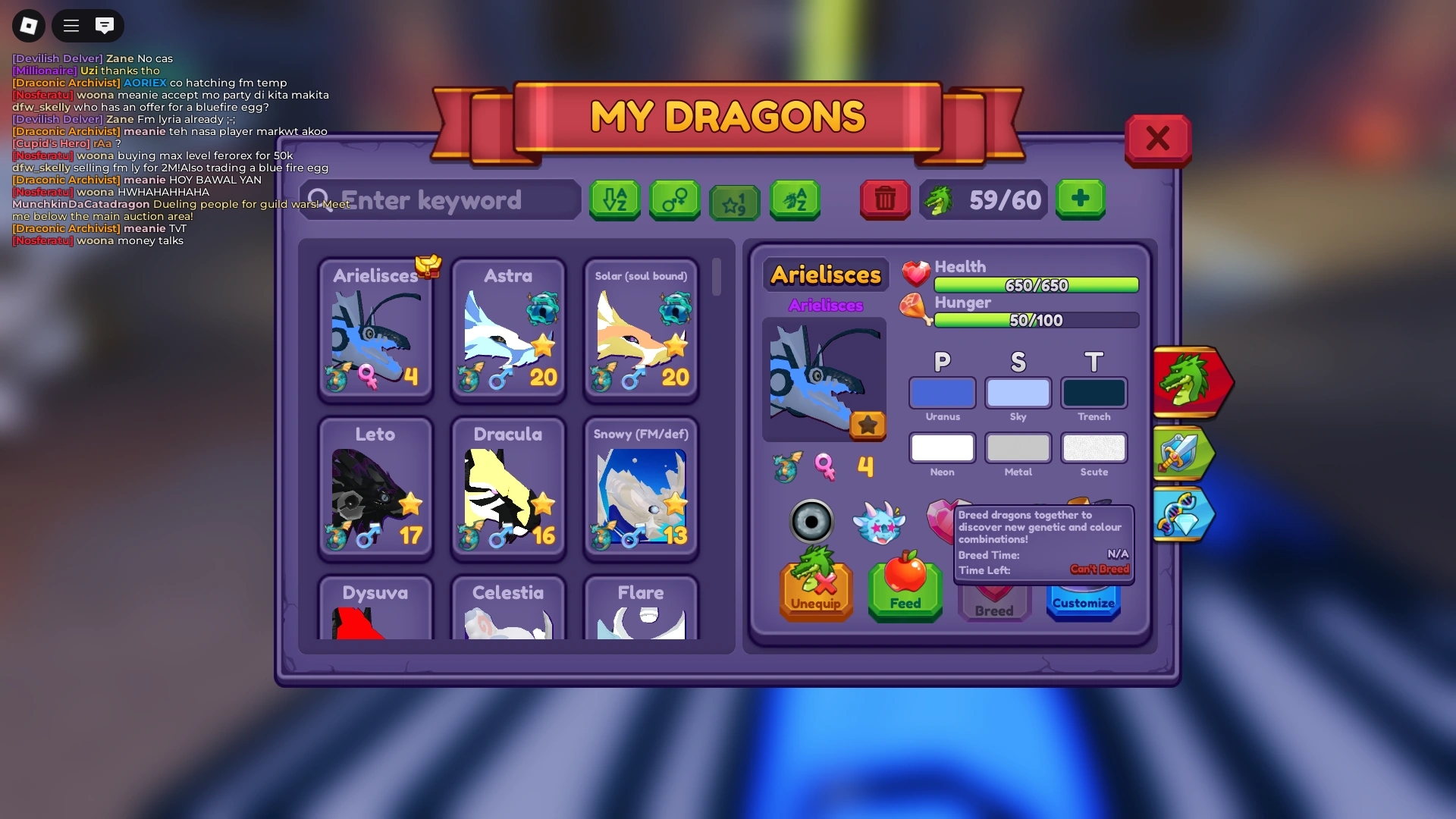Screen dimensions: 1456x819
Task: Select the Neon color swatch
Action: click(x=942, y=448)
